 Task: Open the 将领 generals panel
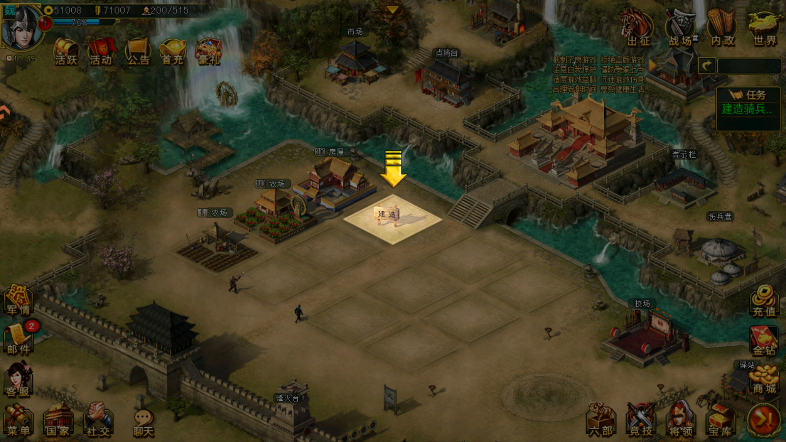tap(681, 420)
